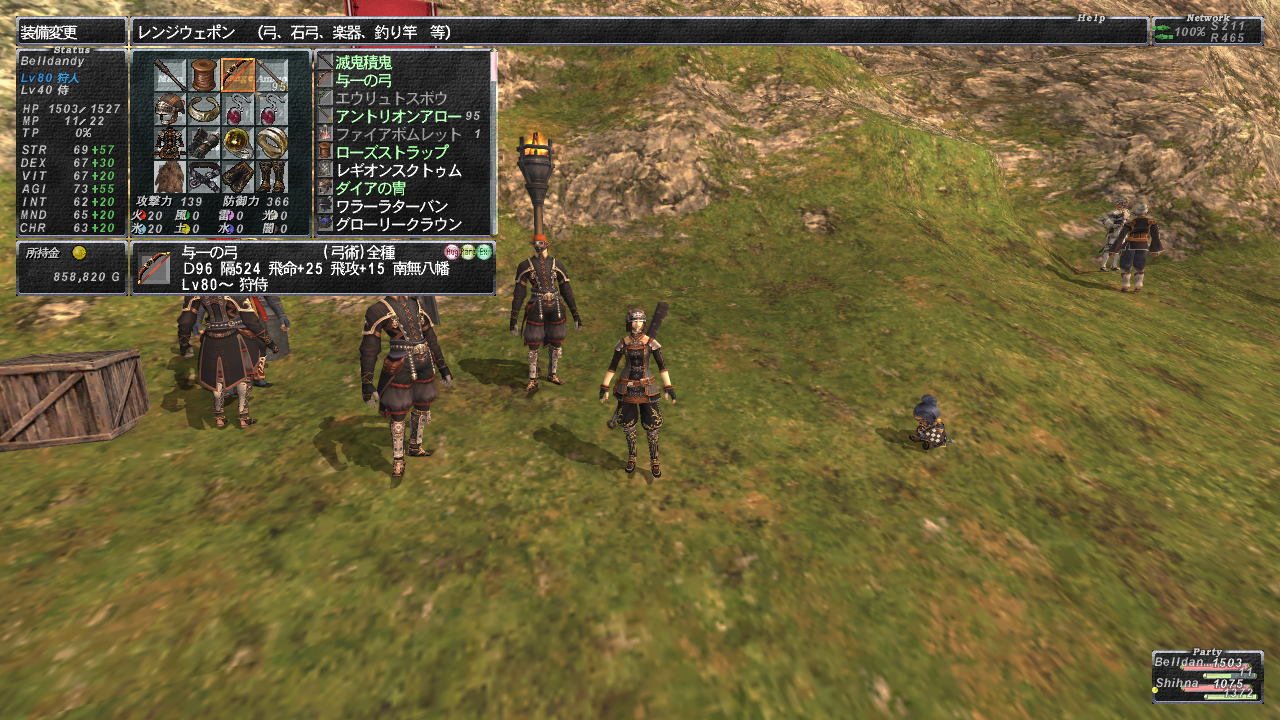Open the yellow gem ring slot
Viewport: 1280px width, 720px height.
click(x=238, y=143)
